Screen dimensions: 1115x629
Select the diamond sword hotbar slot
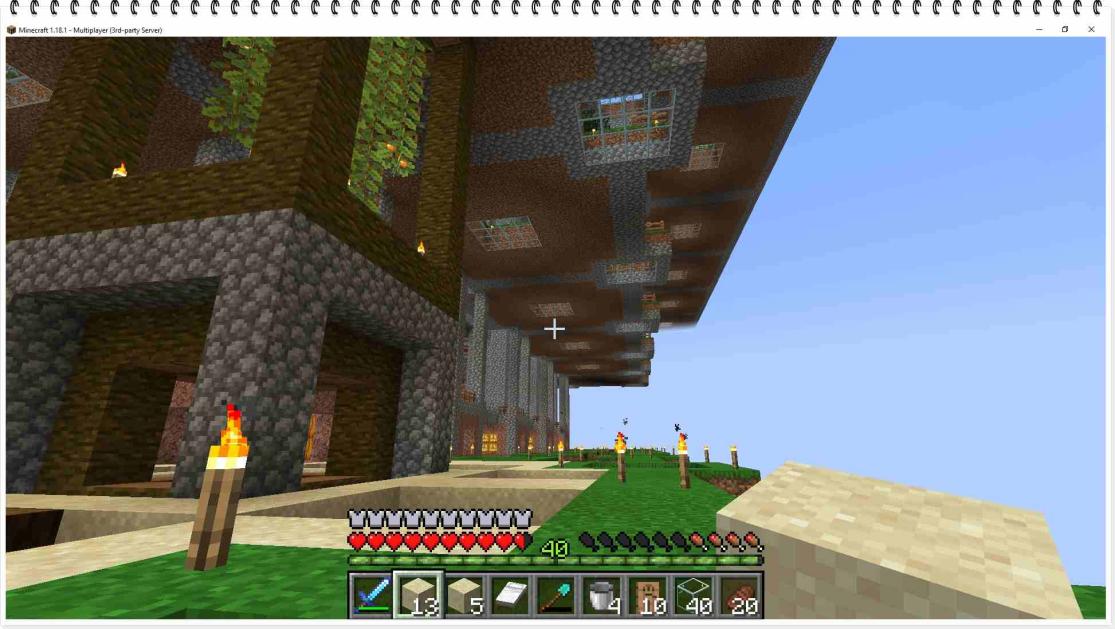point(371,595)
